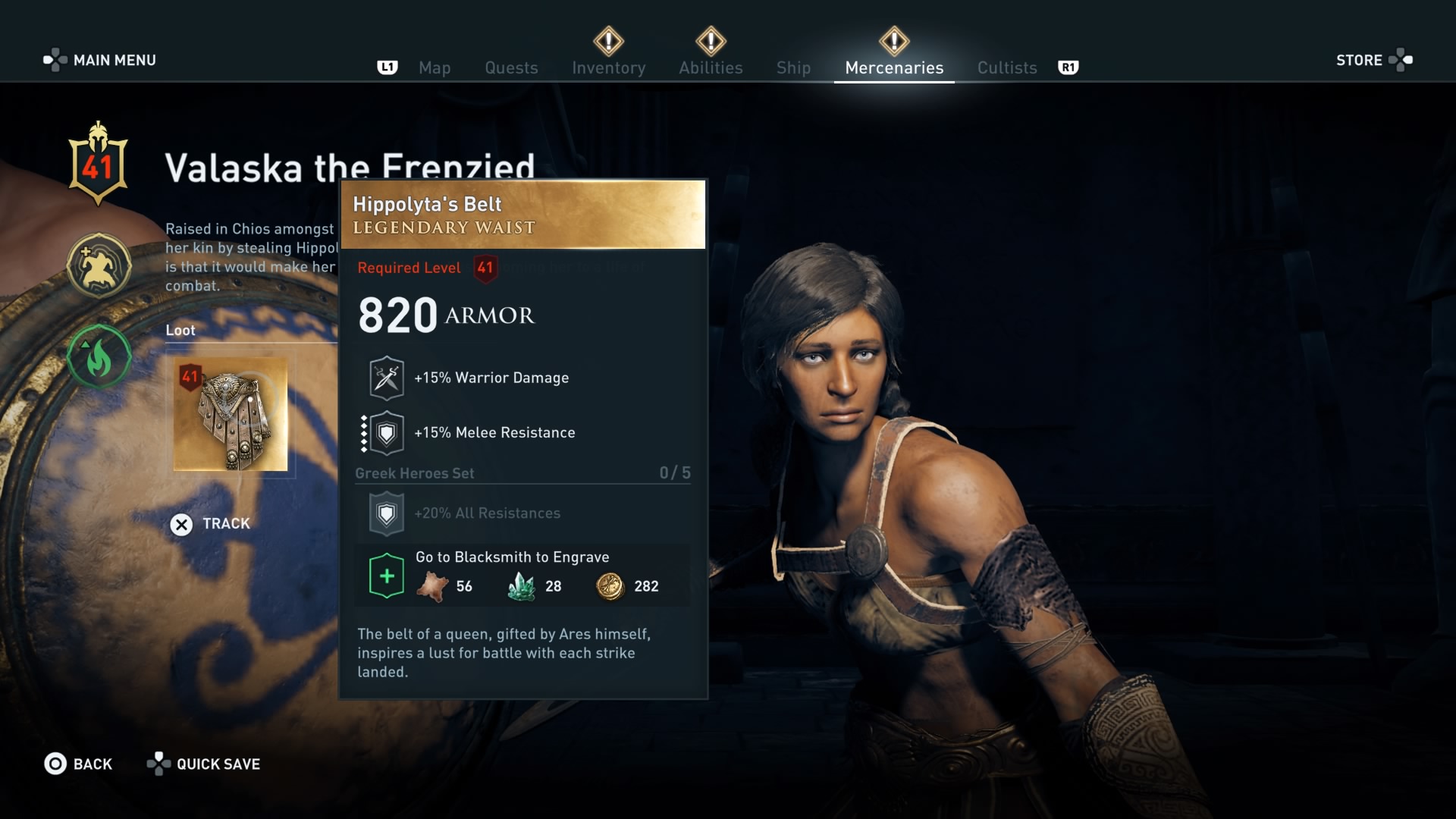Viewport: 1456px width, 819px height.
Task: Click the mounted rider icon on the left sidebar
Action: coord(99,265)
